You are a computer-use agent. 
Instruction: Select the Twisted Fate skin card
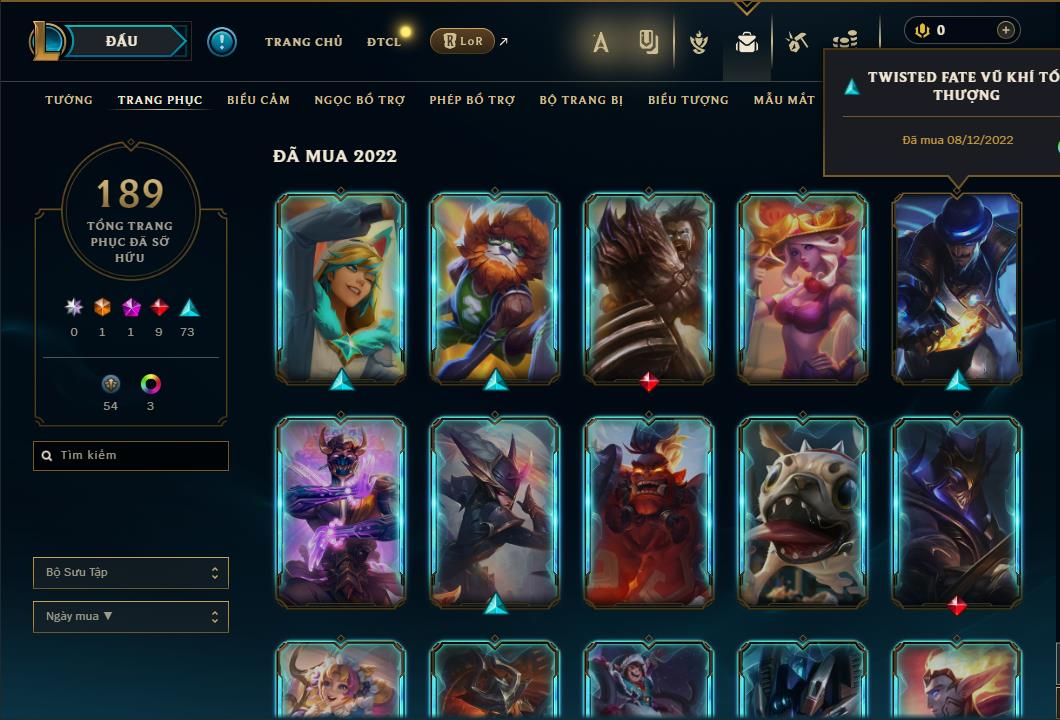pos(957,288)
